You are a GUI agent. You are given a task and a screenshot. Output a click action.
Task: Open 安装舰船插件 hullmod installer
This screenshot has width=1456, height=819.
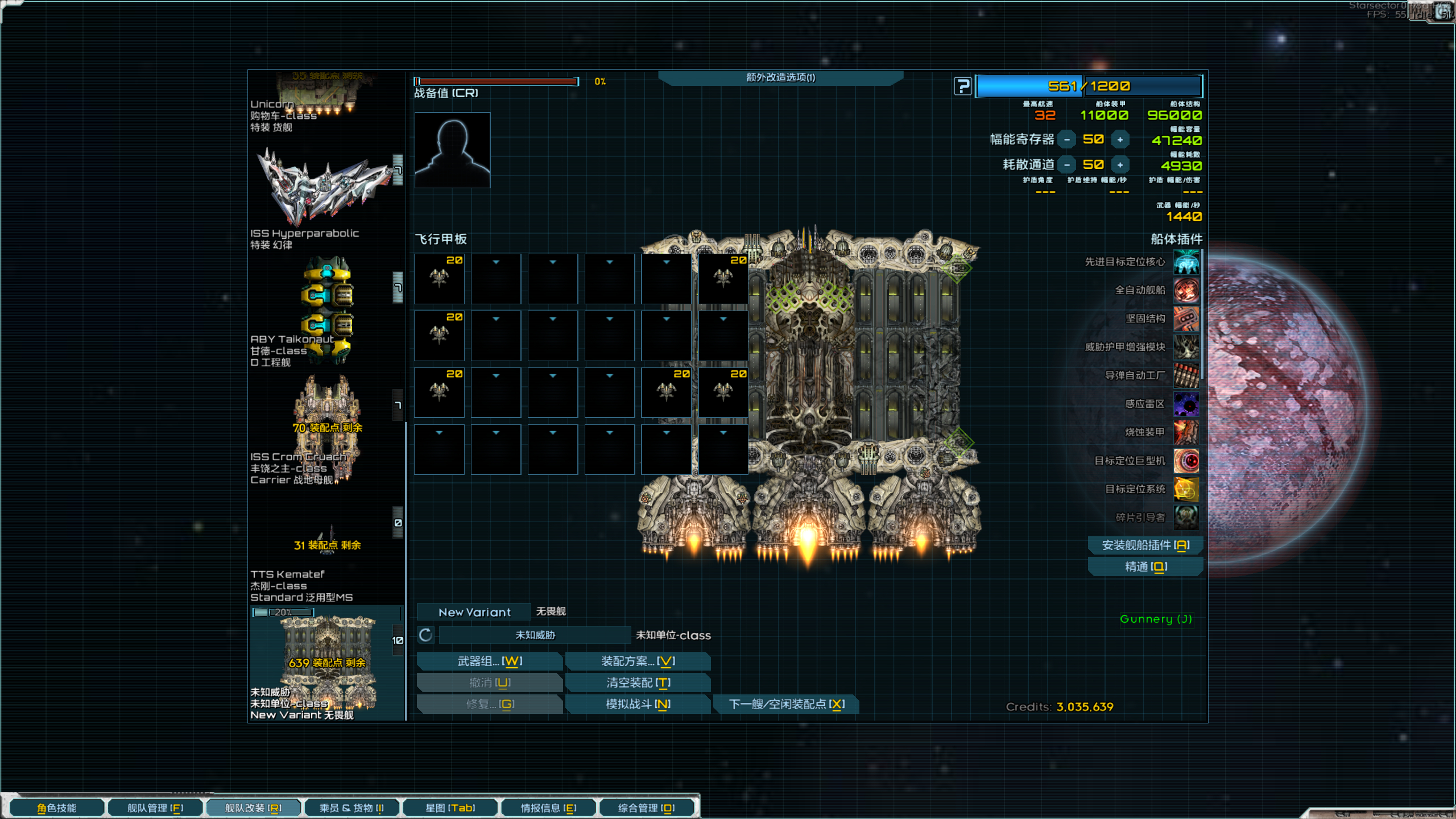[x=1145, y=545]
